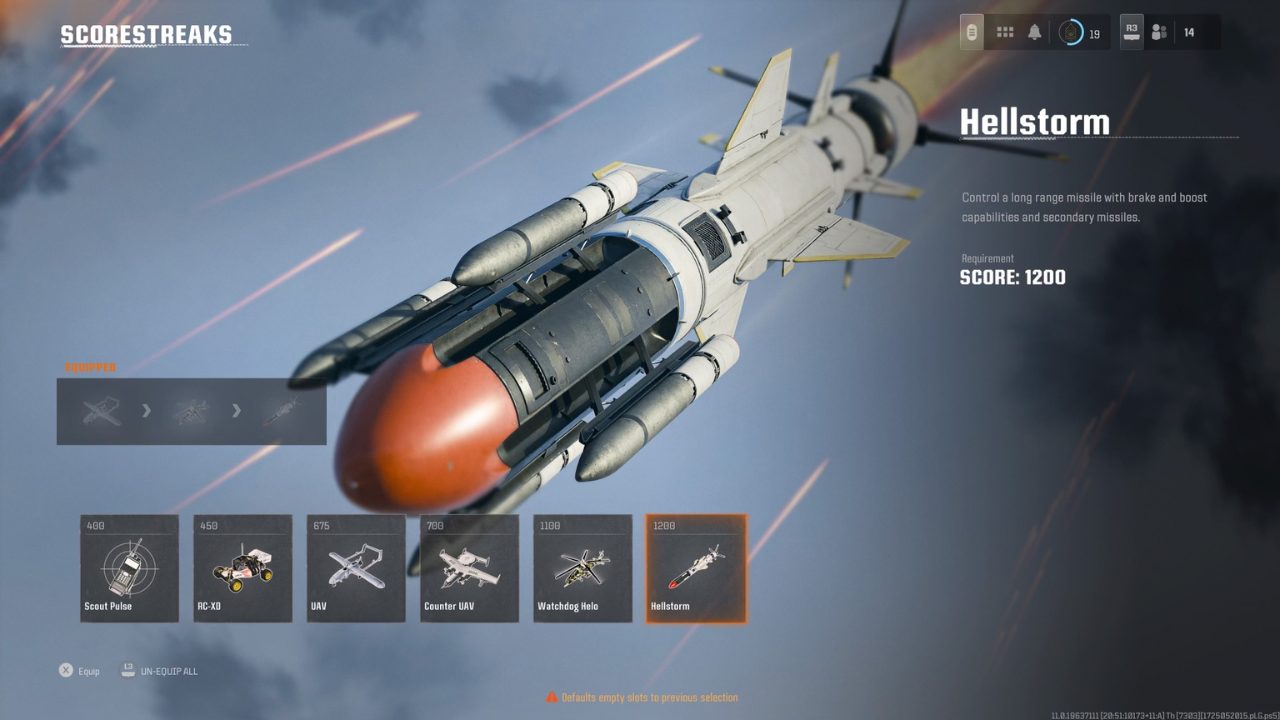Pick the Watchdog Helo scorestreak
This screenshot has width=1280, height=720.
click(x=582, y=568)
